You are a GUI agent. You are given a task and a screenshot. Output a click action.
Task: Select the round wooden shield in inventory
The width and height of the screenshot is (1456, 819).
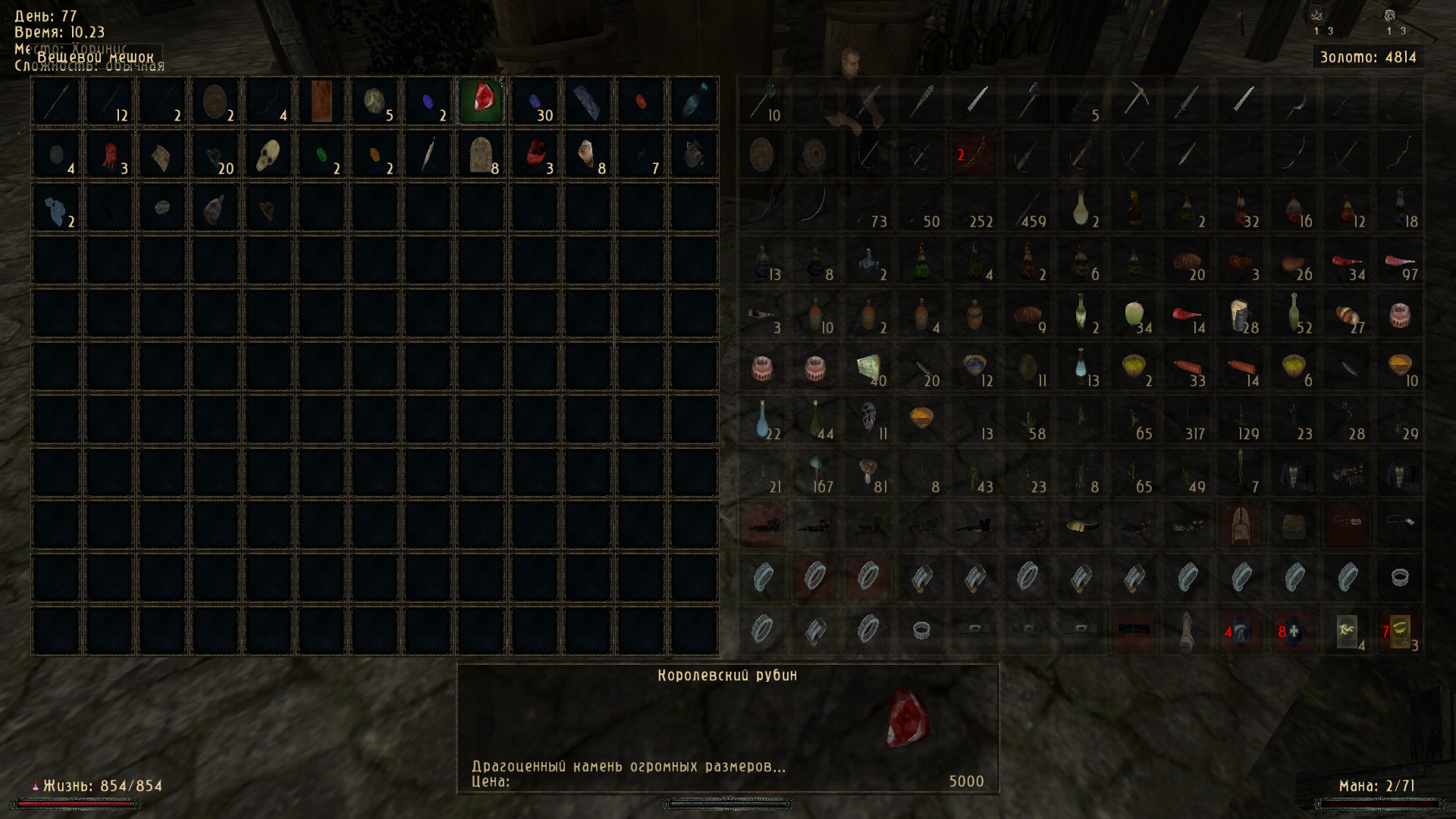coord(762,155)
